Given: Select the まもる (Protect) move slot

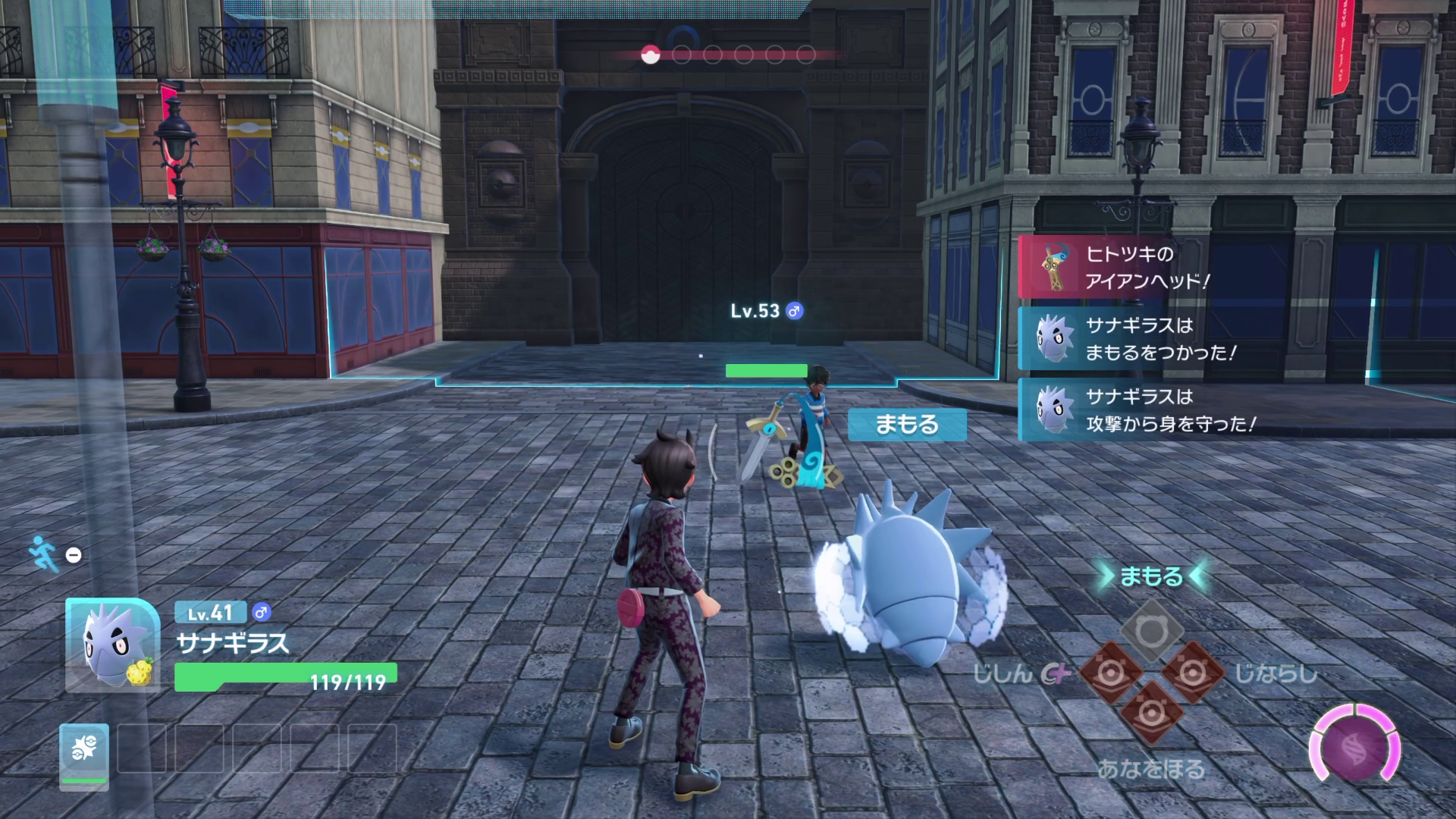Looking at the screenshot, I should pos(1152,631).
